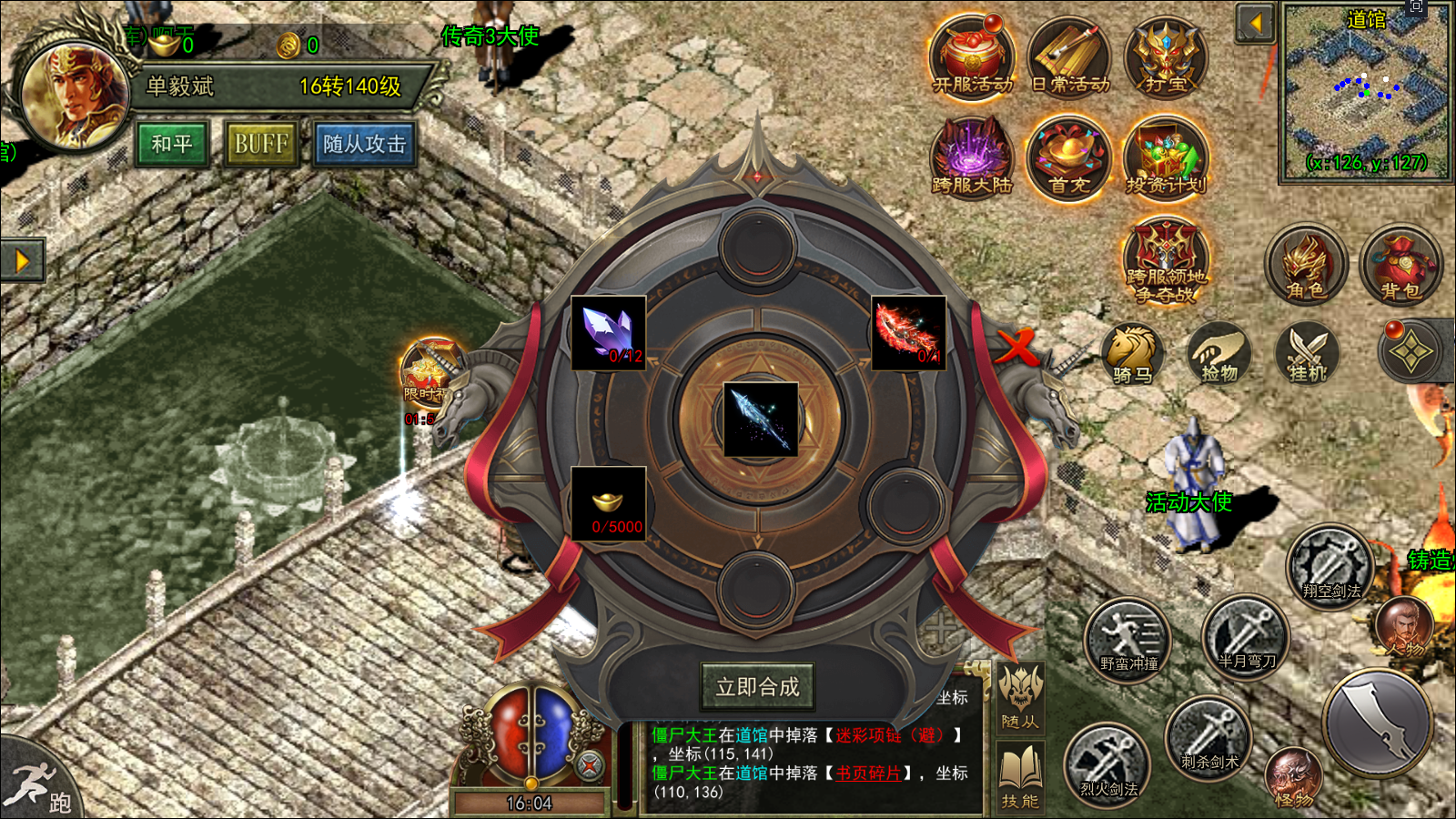Select the purple crystal material slot
The width and height of the screenshot is (1456, 819).
(x=608, y=332)
